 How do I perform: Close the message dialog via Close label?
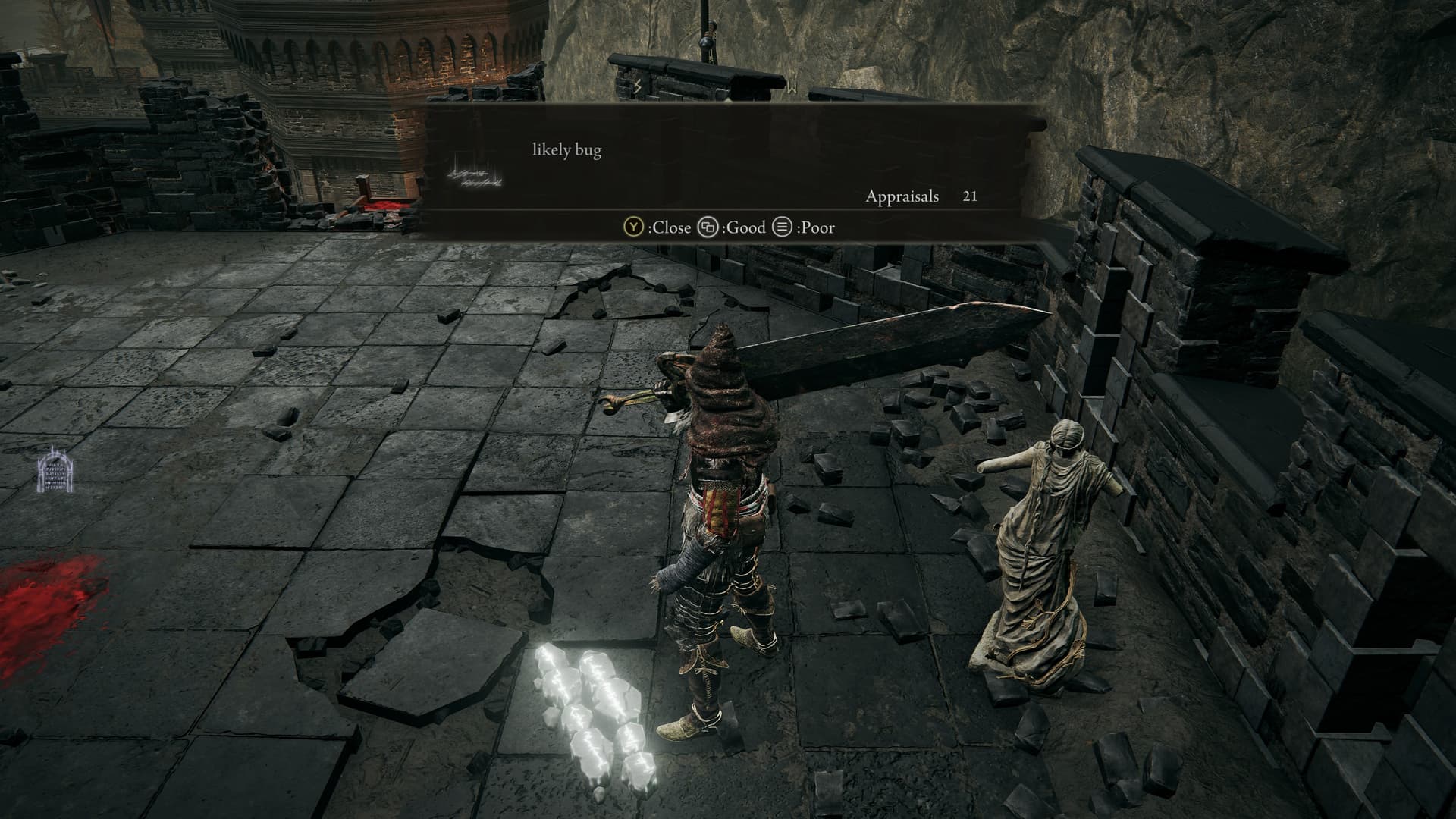click(x=657, y=227)
